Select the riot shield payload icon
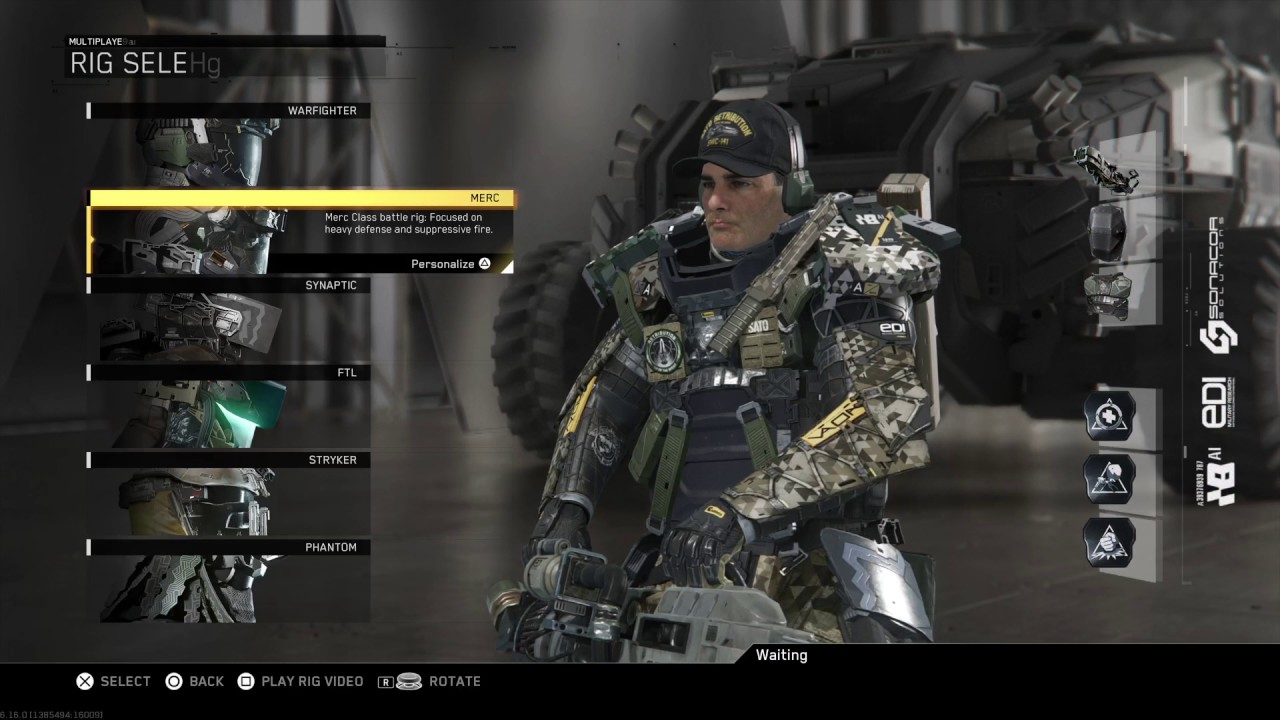Viewport: 1280px width, 720px height. (1107, 232)
